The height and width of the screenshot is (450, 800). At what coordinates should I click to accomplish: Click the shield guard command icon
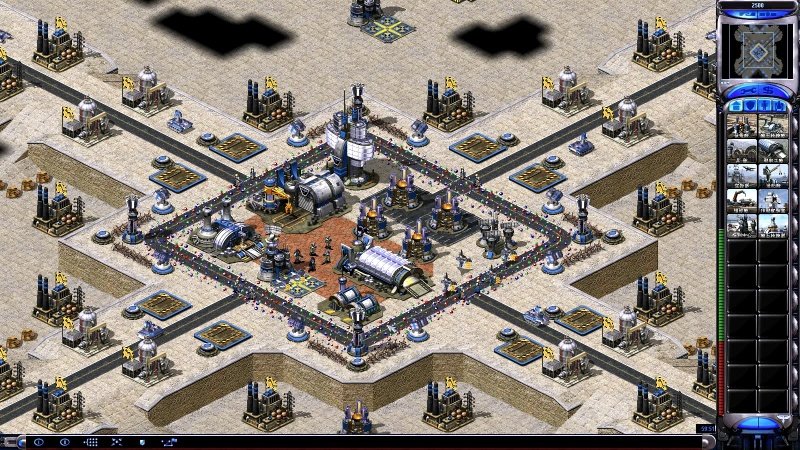(142, 441)
